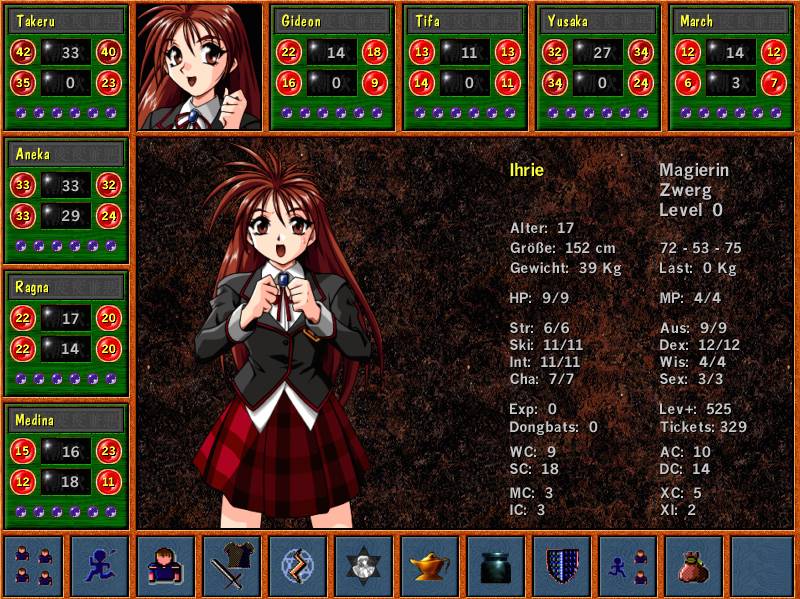The height and width of the screenshot is (599, 800).
Task: Open Yusaka's character panel
Action: click(x=599, y=67)
